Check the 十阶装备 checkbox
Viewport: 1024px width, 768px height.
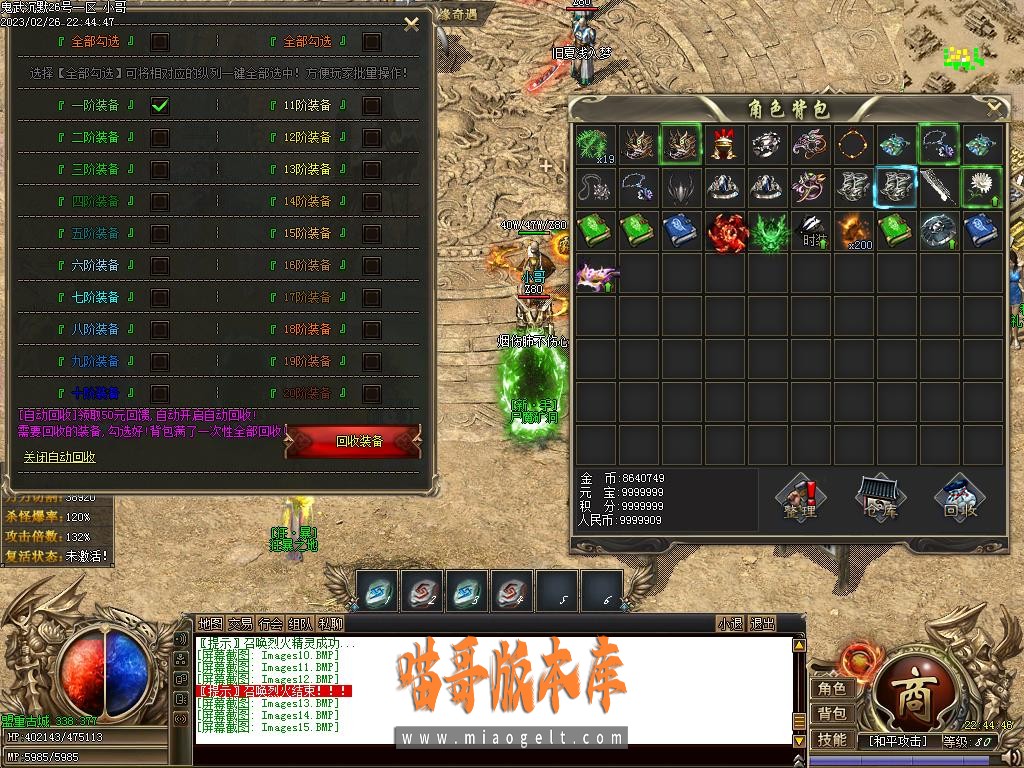[160, 393]
